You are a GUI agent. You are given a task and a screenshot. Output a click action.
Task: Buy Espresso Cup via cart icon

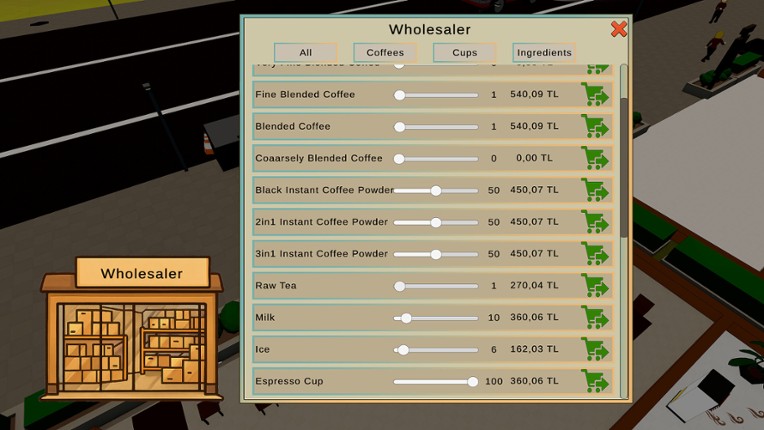pos(597,381)
